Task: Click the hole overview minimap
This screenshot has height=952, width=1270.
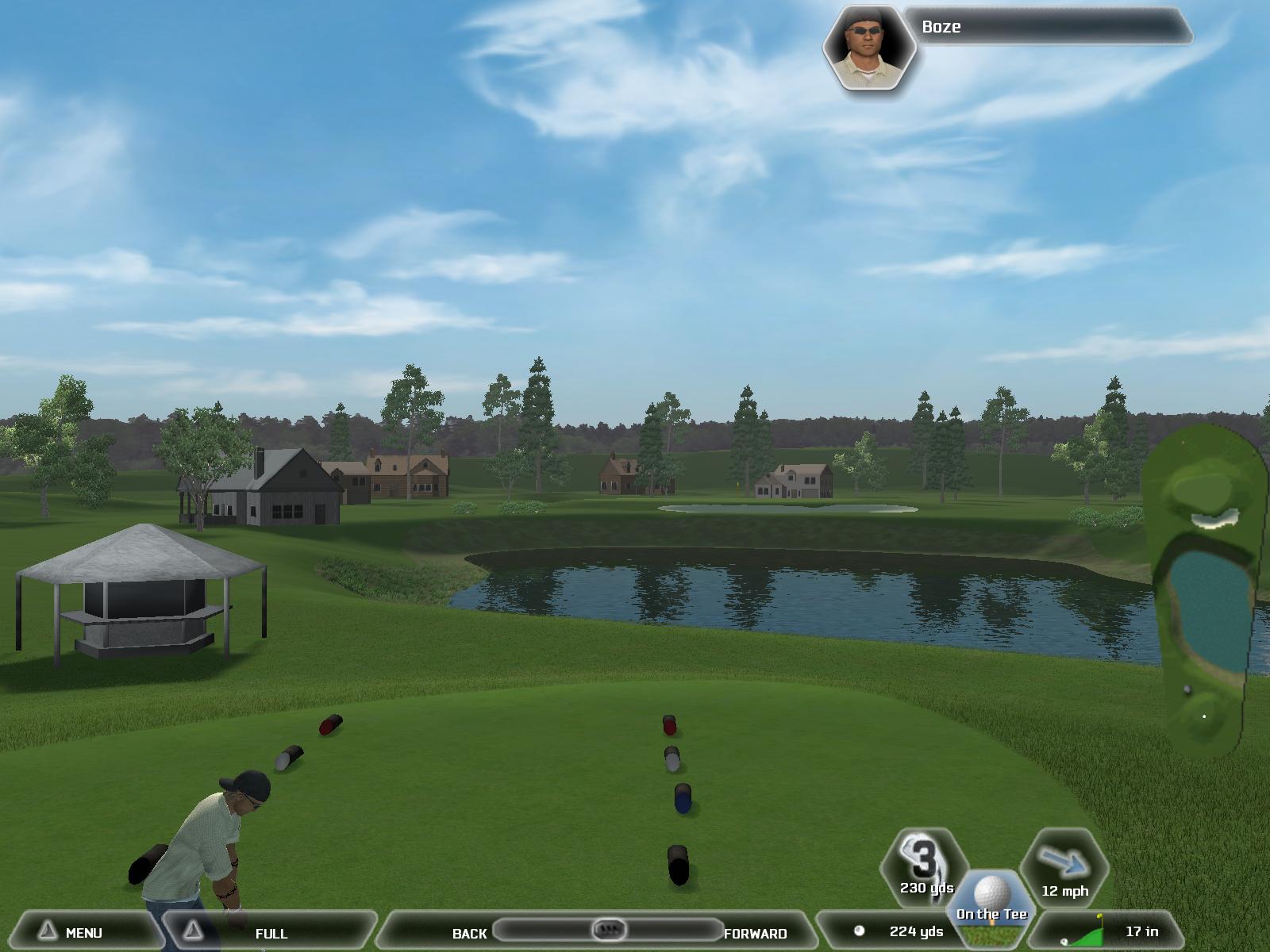Action: click(1203, 587)
